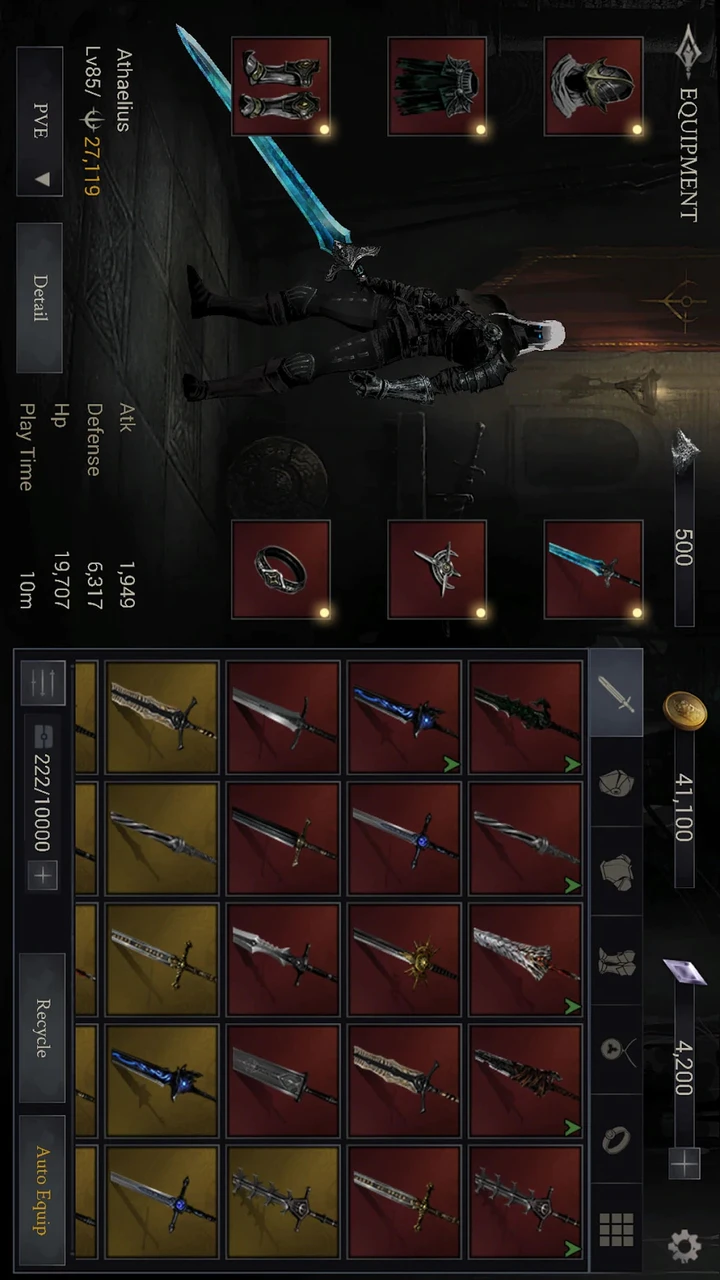Select the equipped cloak armor slot
The height and width of the screenshot is (1280, 720).
point(437,87)
